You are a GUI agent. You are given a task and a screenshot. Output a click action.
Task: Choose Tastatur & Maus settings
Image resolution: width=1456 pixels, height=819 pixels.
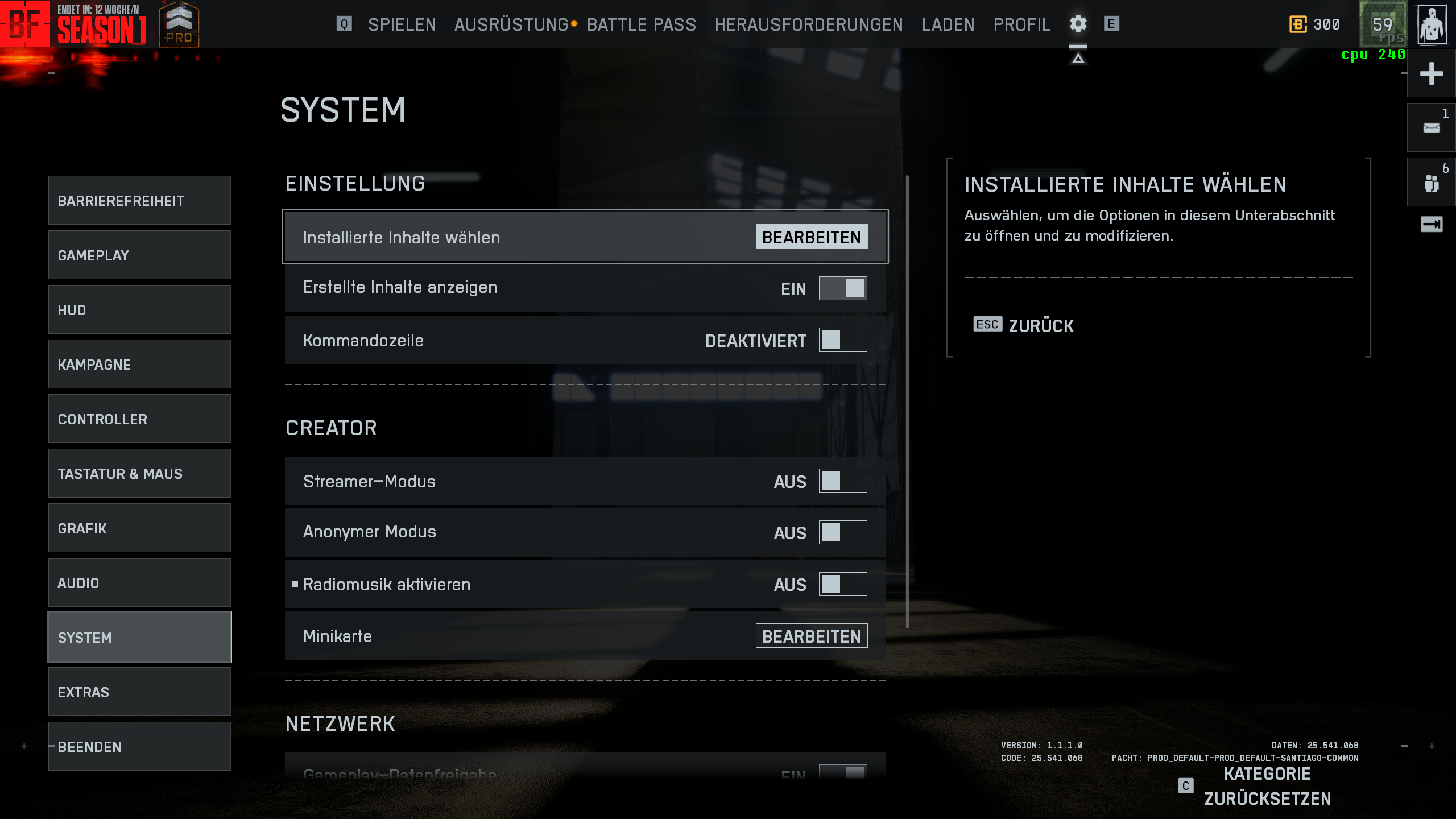coord(139,474)
